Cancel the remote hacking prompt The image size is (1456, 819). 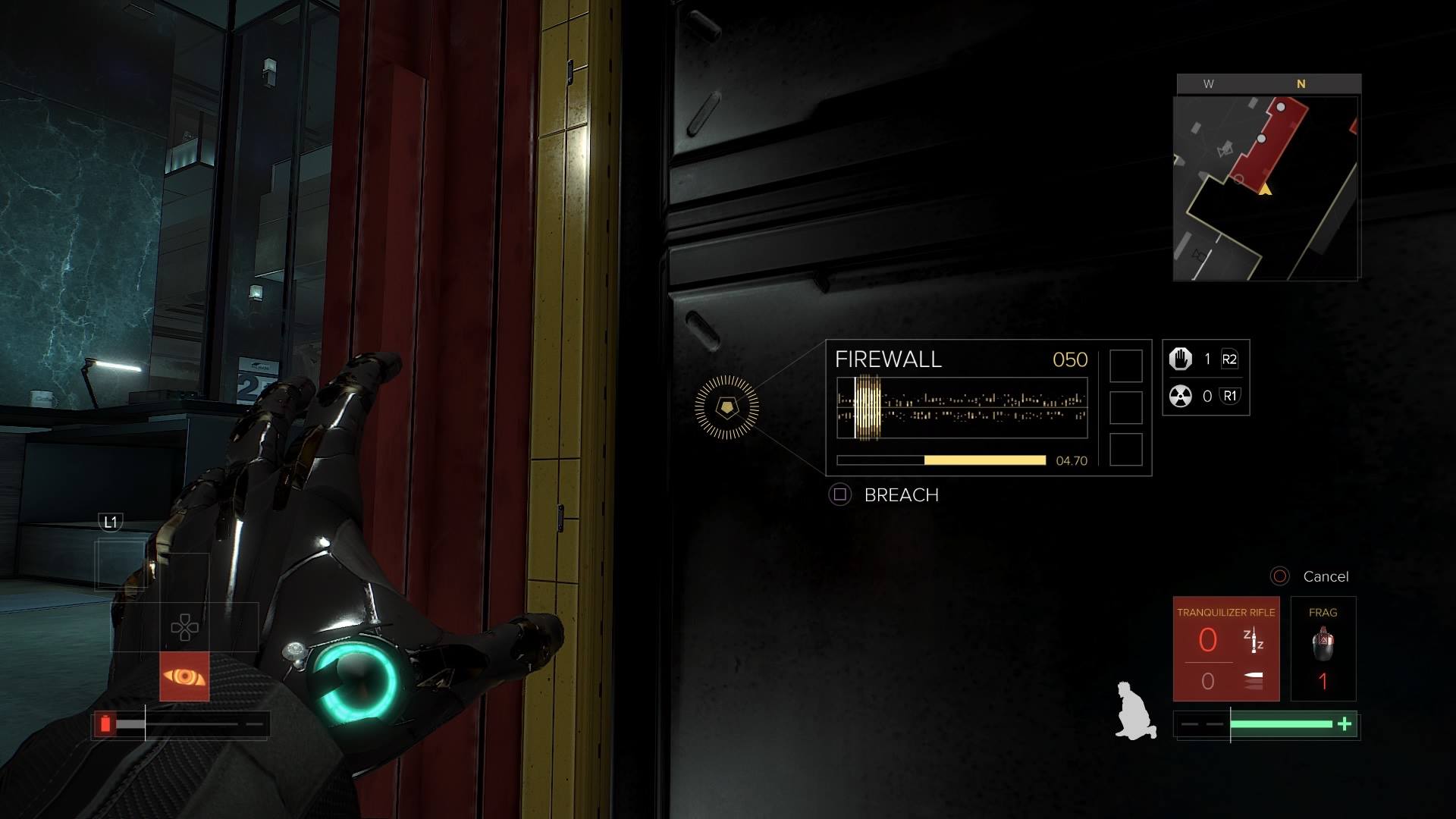pyautogui.click(x=1311, y=576)
